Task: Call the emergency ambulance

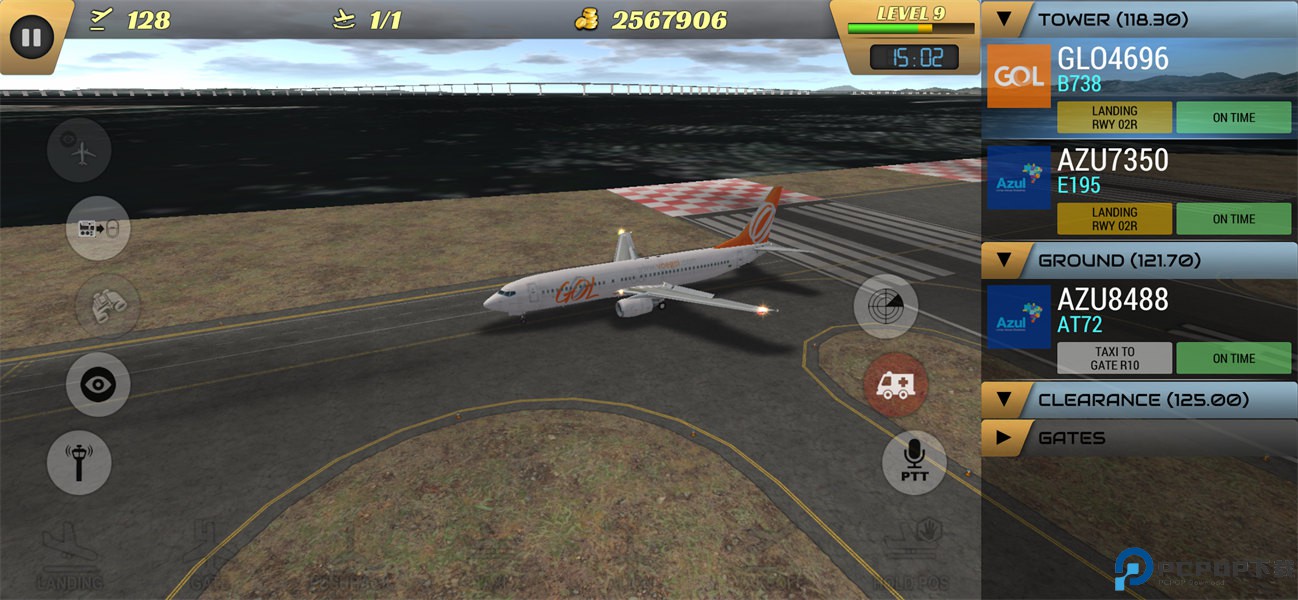Action: 895,385
